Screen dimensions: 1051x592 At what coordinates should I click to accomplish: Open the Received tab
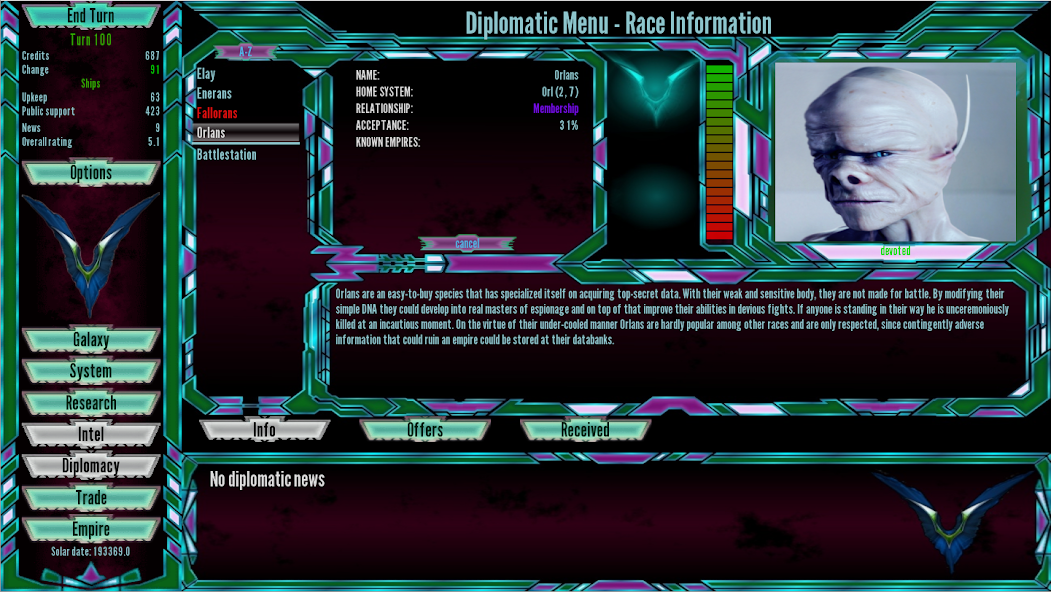585,430
